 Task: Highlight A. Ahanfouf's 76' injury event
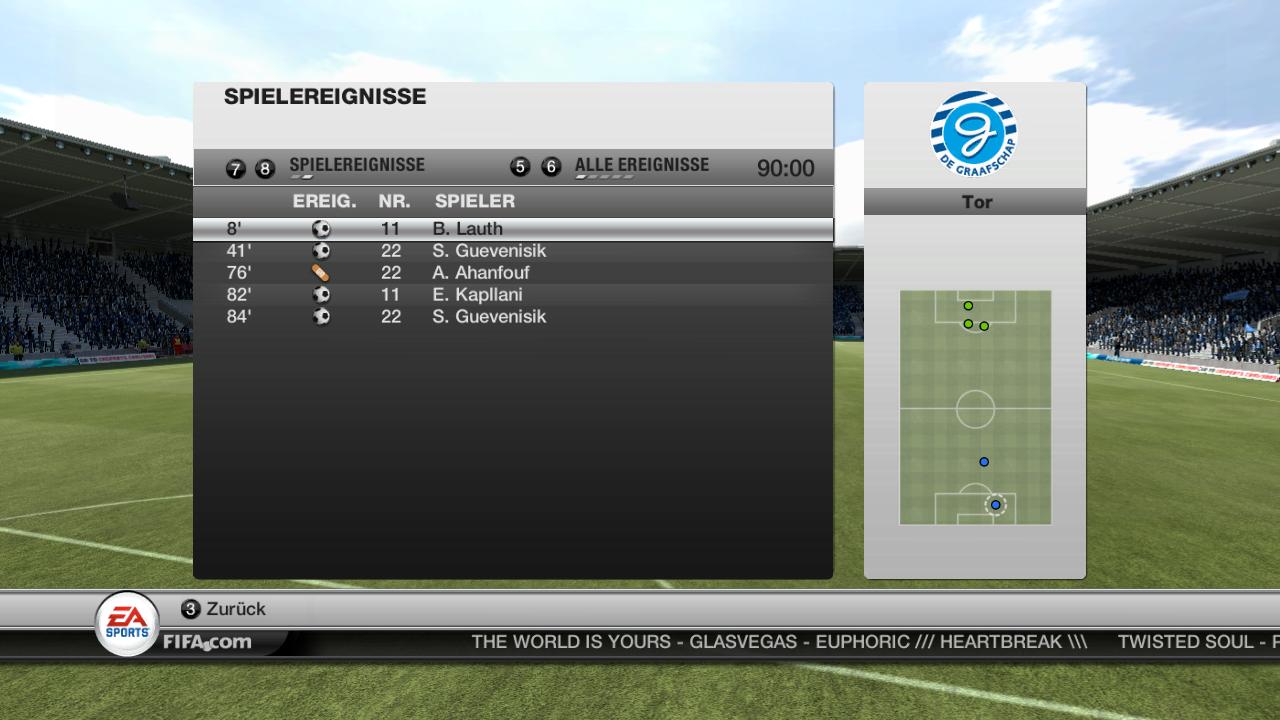(x=512, y=273)
